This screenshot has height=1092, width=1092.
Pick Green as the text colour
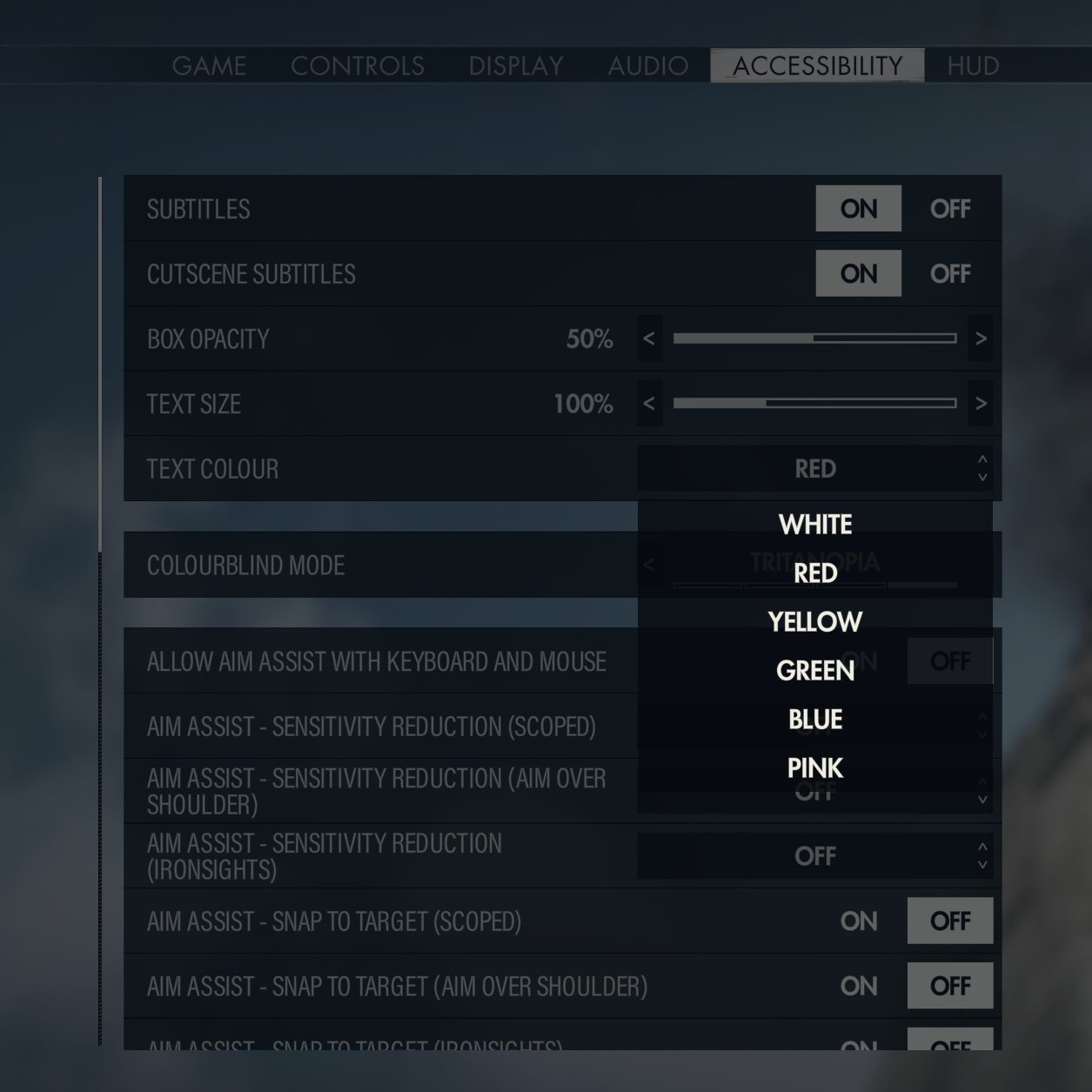815,671
